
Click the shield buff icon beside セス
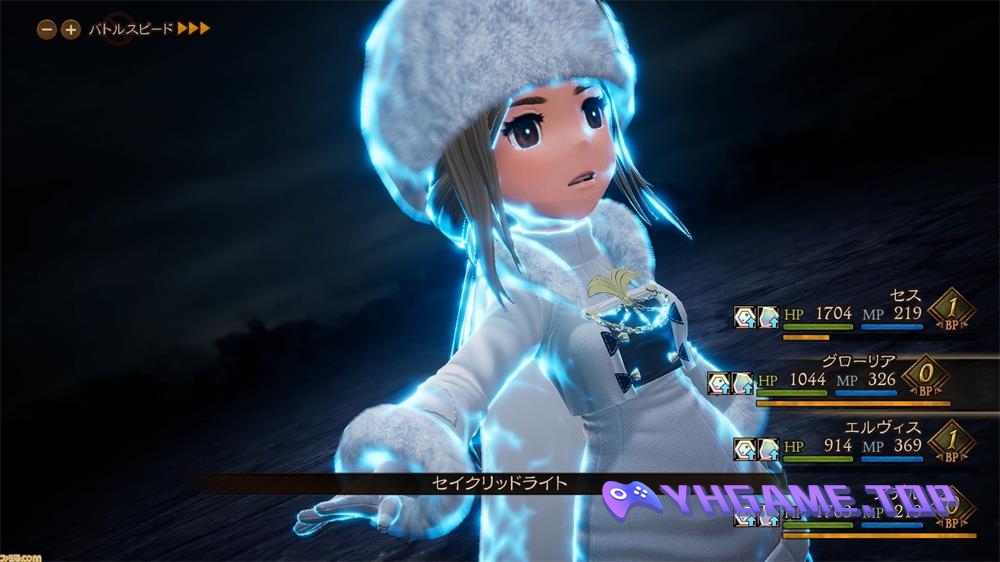coord(745,317)
